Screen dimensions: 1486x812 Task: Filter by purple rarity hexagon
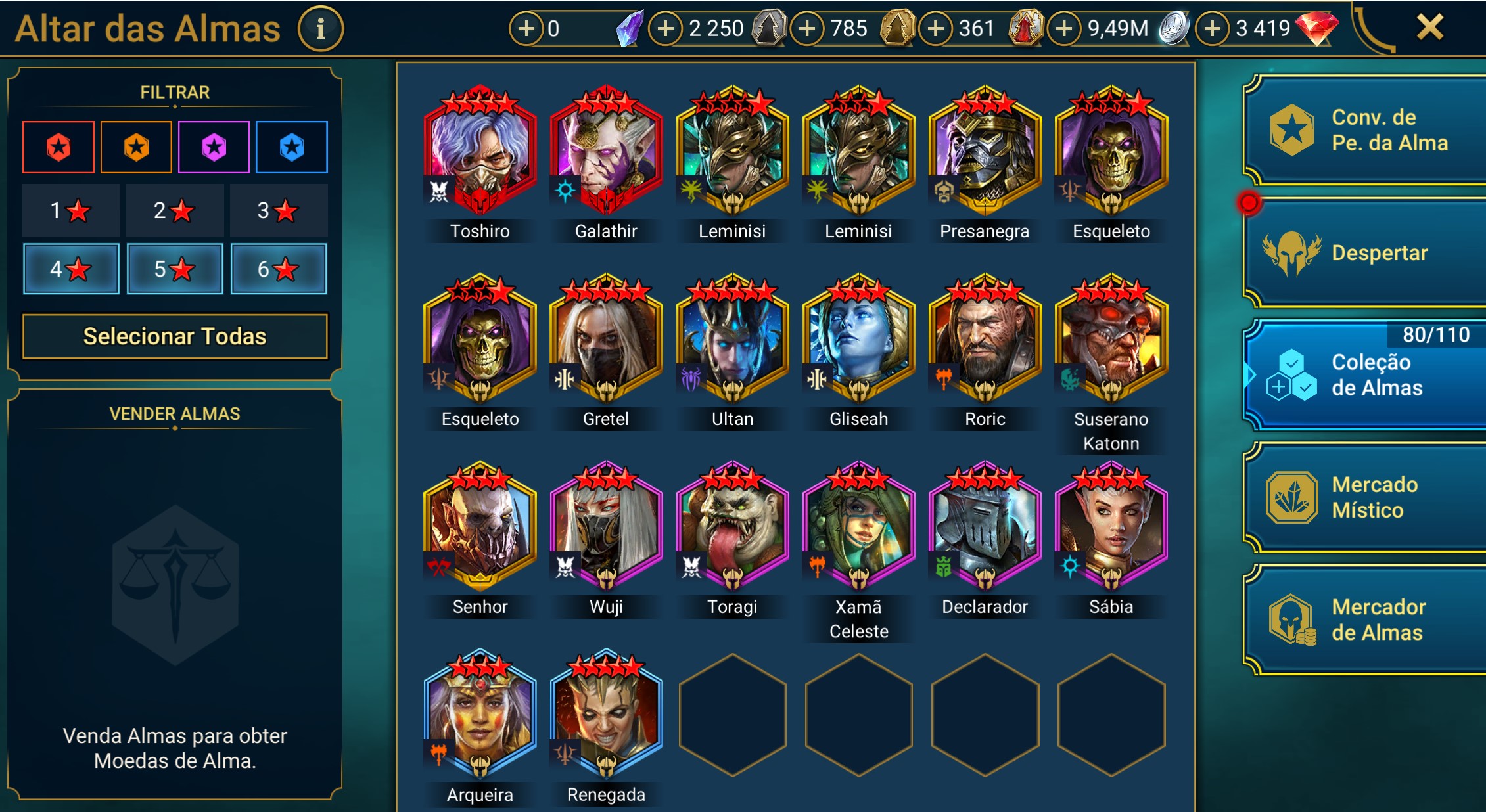[x=214, y=147]
